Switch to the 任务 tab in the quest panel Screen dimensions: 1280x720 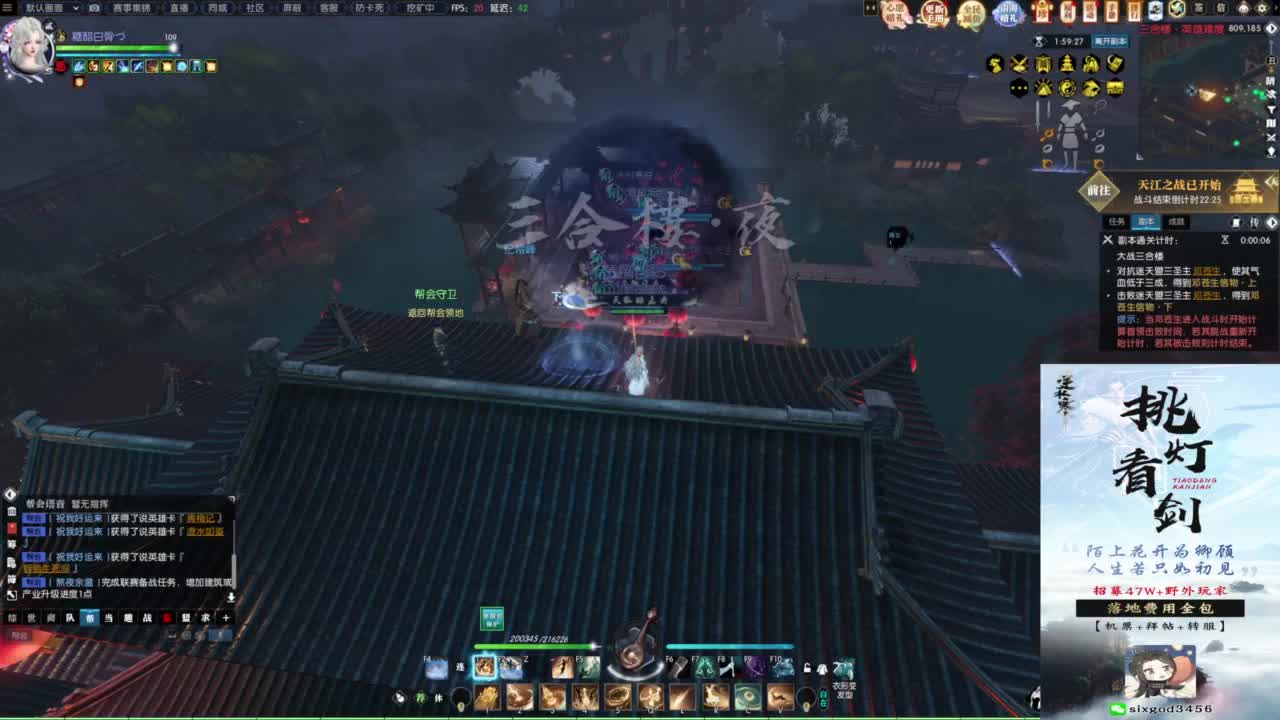coord(1116,221)
